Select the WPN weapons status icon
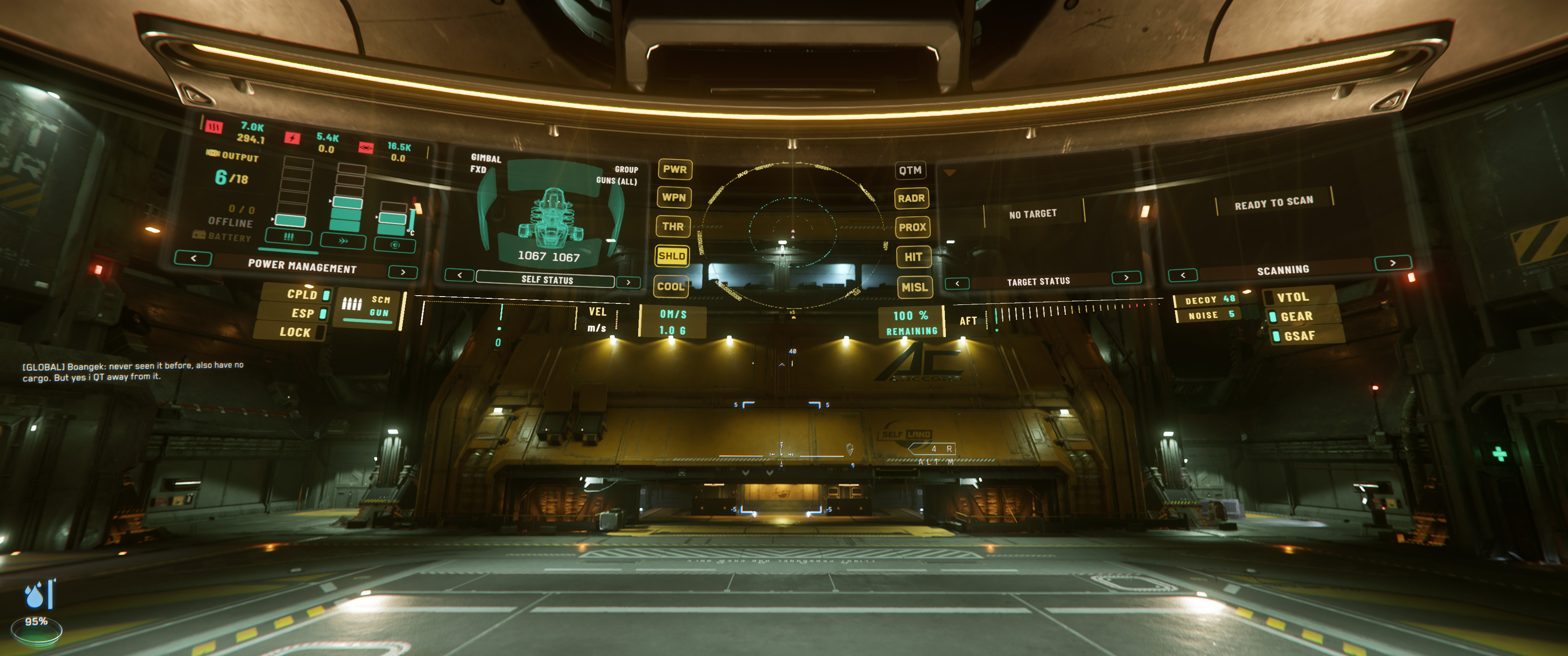Screen dimensions: 1568x656 (x=675, y=198)
